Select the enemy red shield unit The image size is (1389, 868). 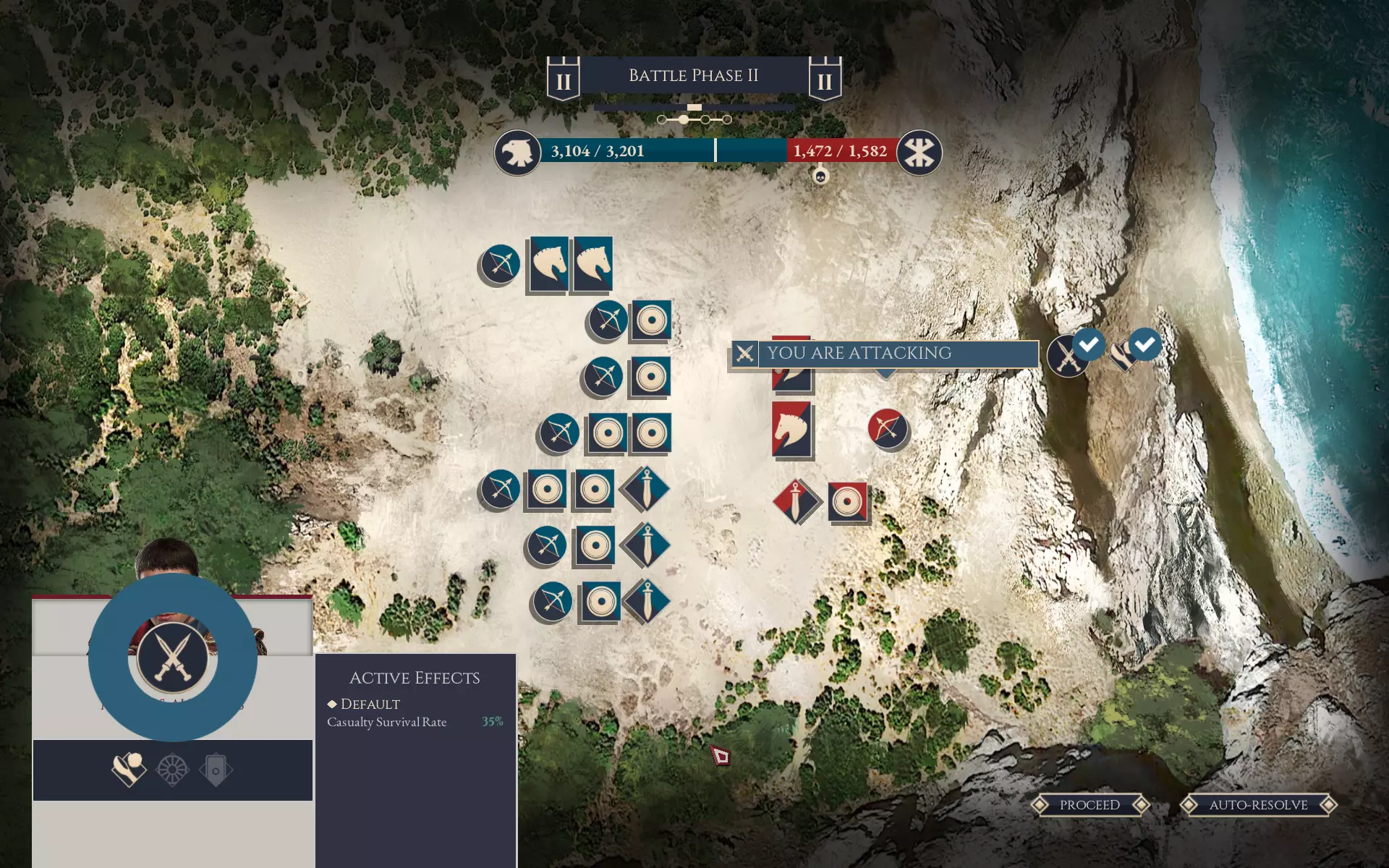pos(847,501)
